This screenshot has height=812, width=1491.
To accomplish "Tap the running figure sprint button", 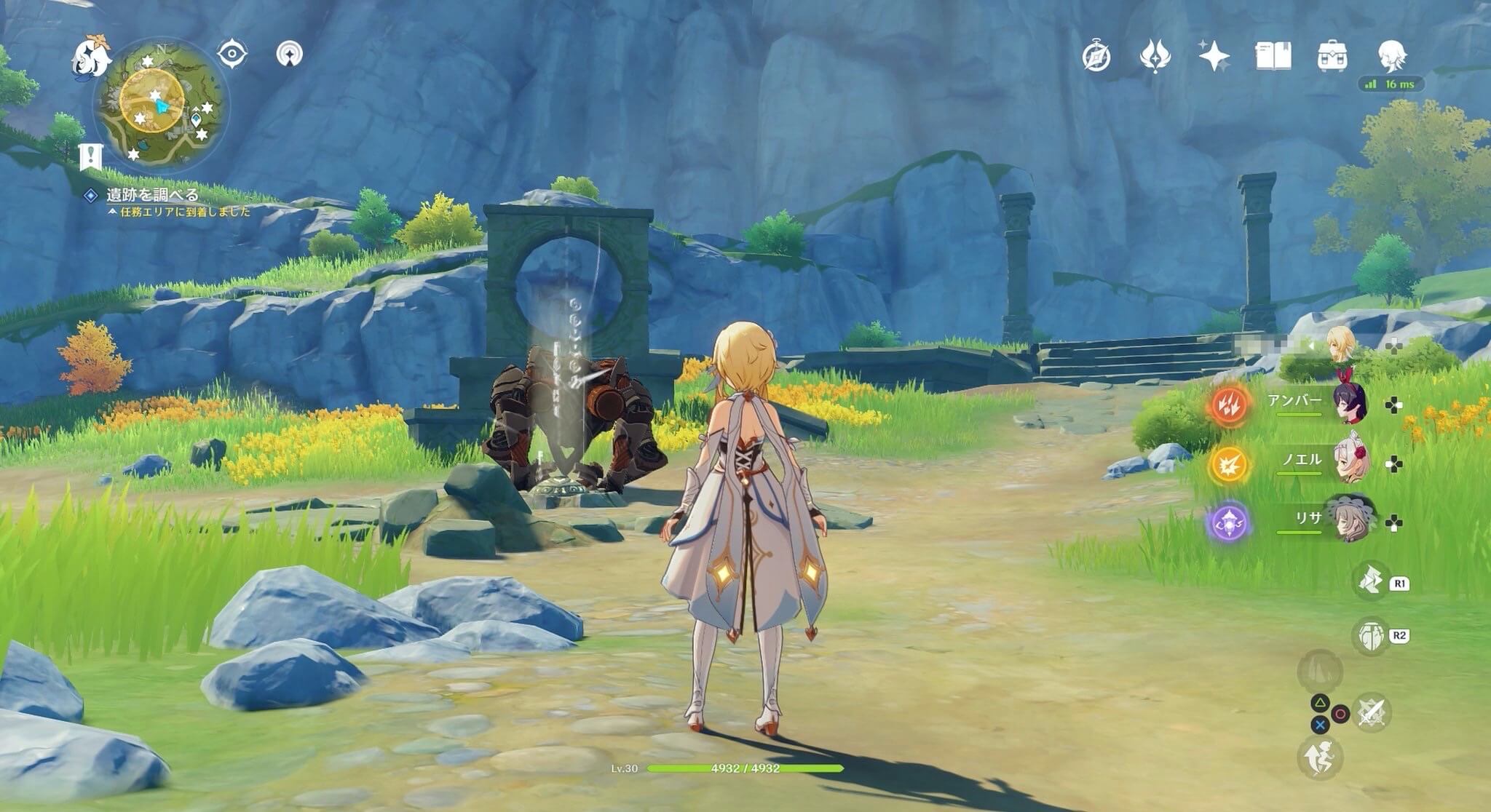I will [1319, 758].
